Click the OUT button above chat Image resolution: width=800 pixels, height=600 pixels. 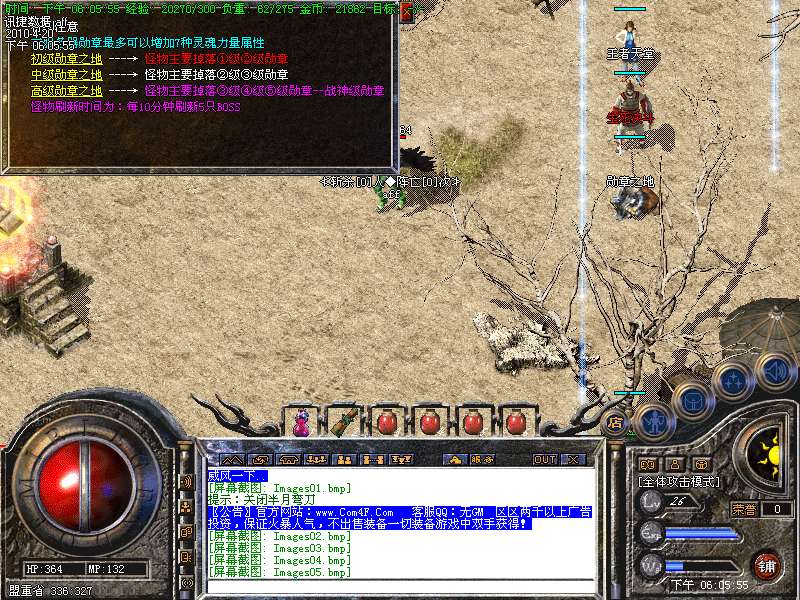click(544, 459)
